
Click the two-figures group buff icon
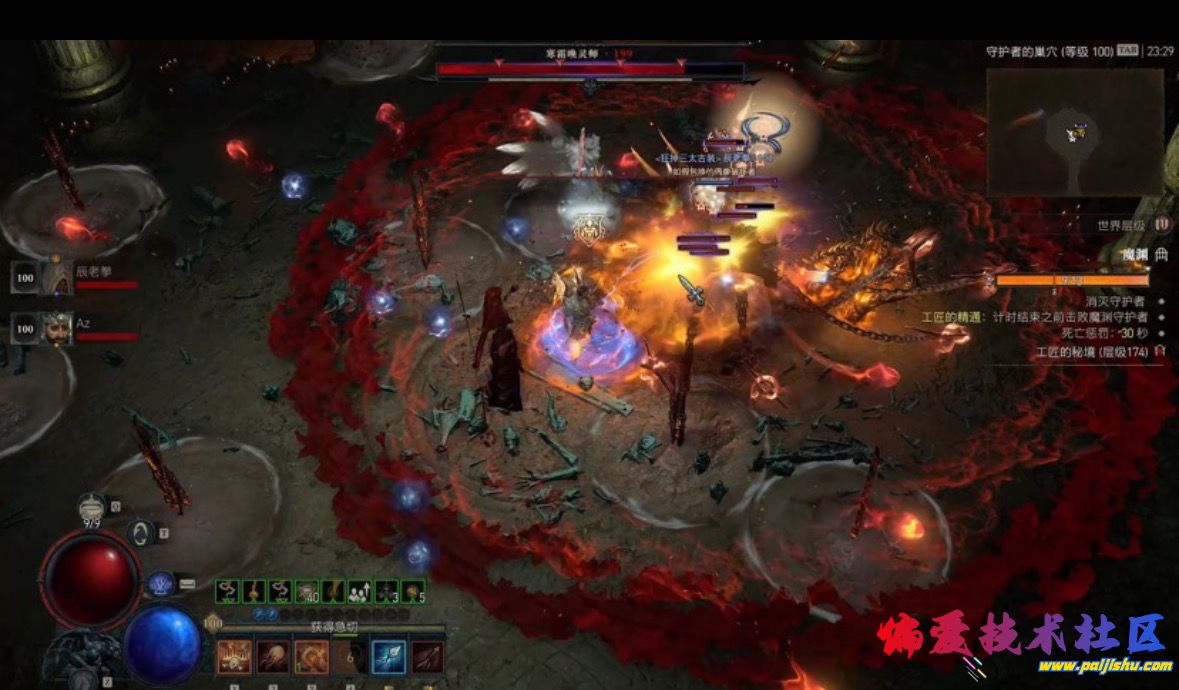[x=359, y=592]
